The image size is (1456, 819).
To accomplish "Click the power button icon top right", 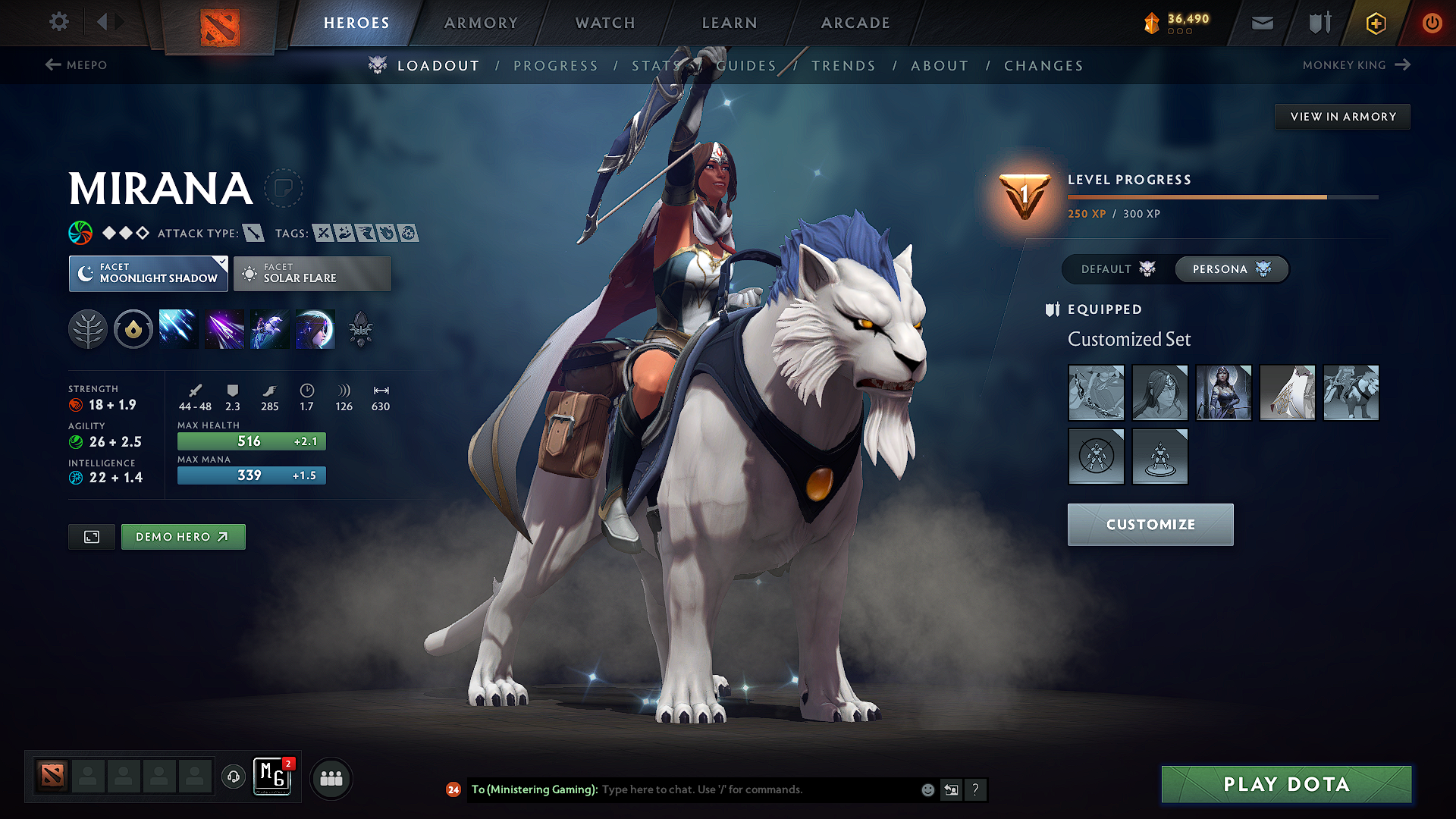I will click(1432, 24).
